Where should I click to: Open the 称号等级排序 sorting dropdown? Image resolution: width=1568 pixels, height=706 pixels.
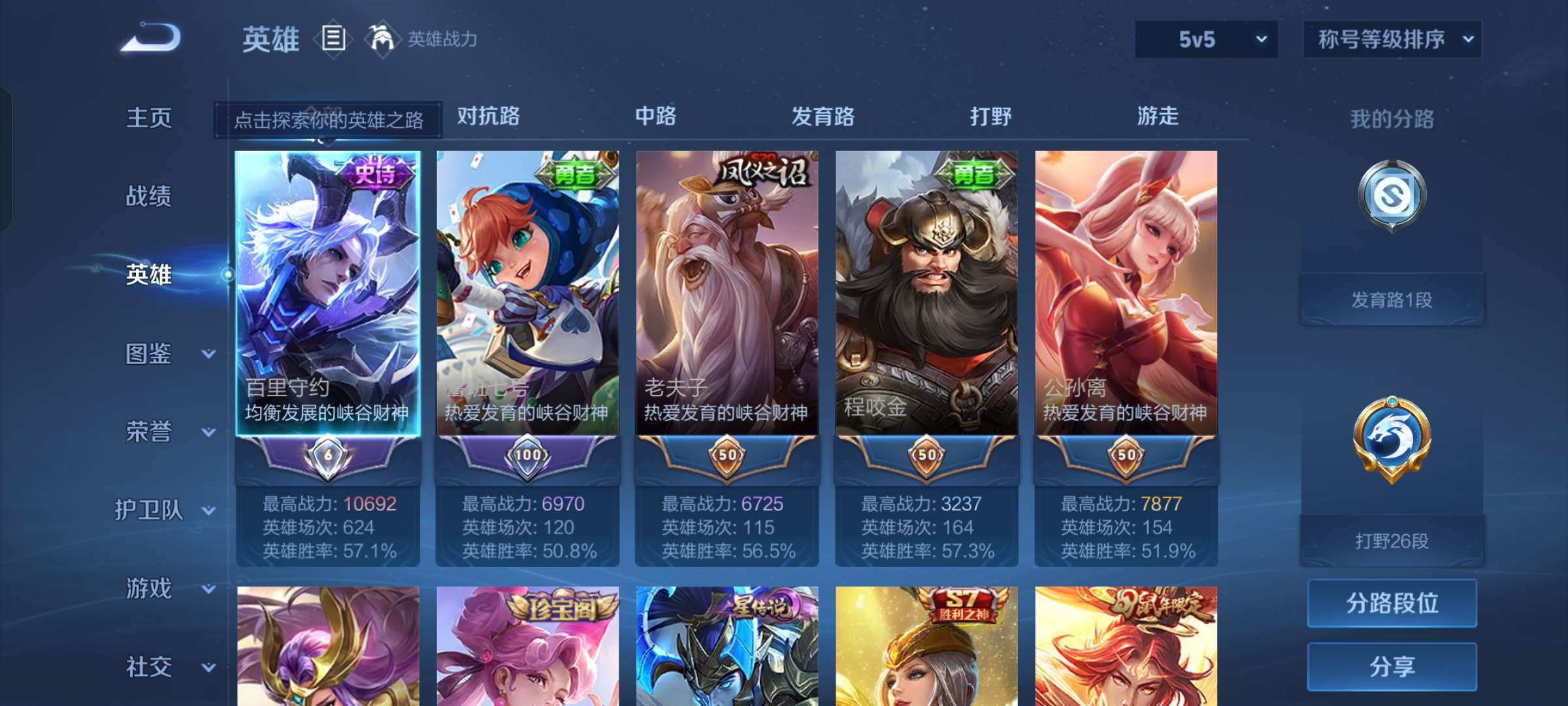pos(1392,39)
